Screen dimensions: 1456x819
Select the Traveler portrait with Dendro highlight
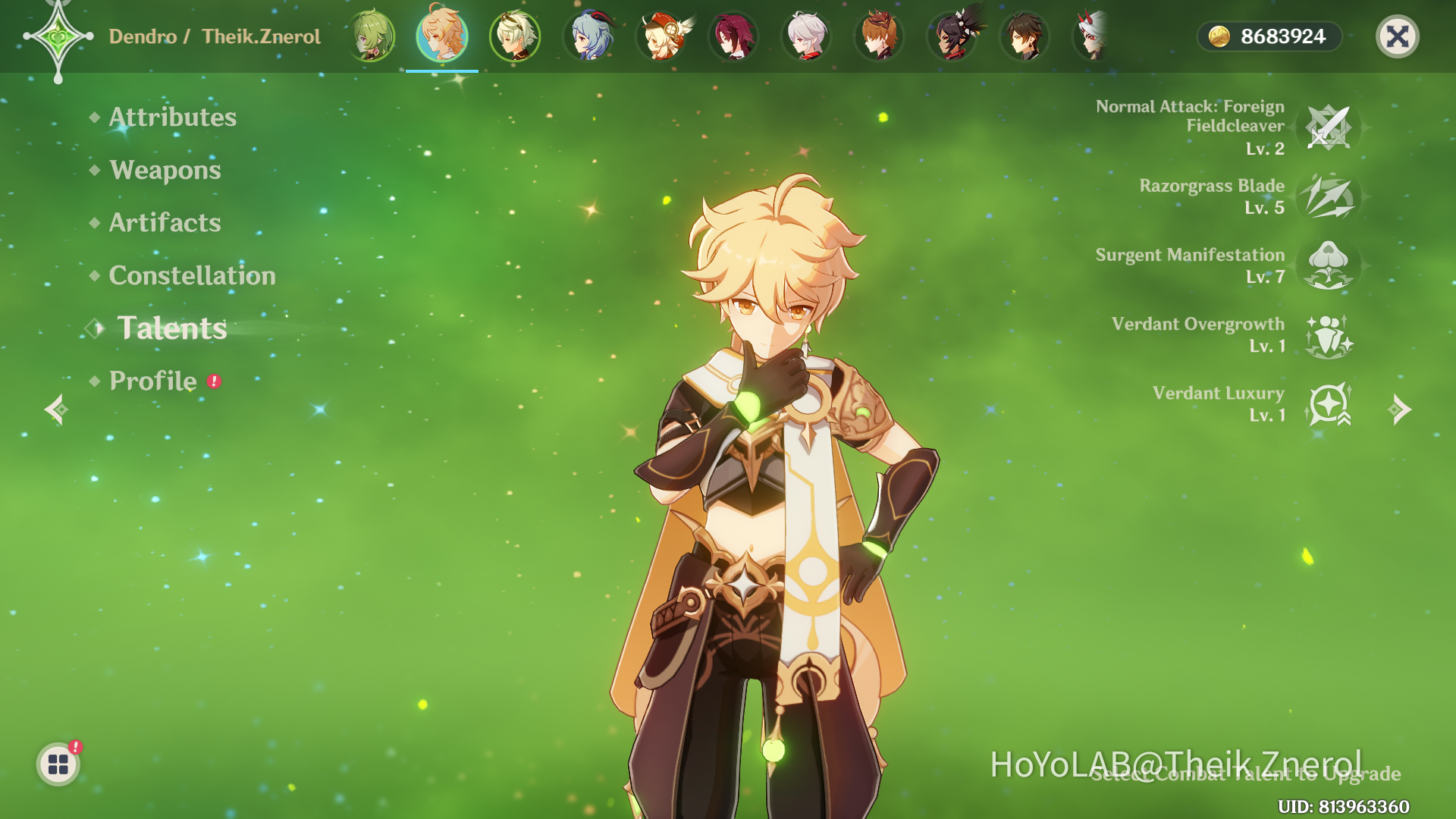point(441,36)
